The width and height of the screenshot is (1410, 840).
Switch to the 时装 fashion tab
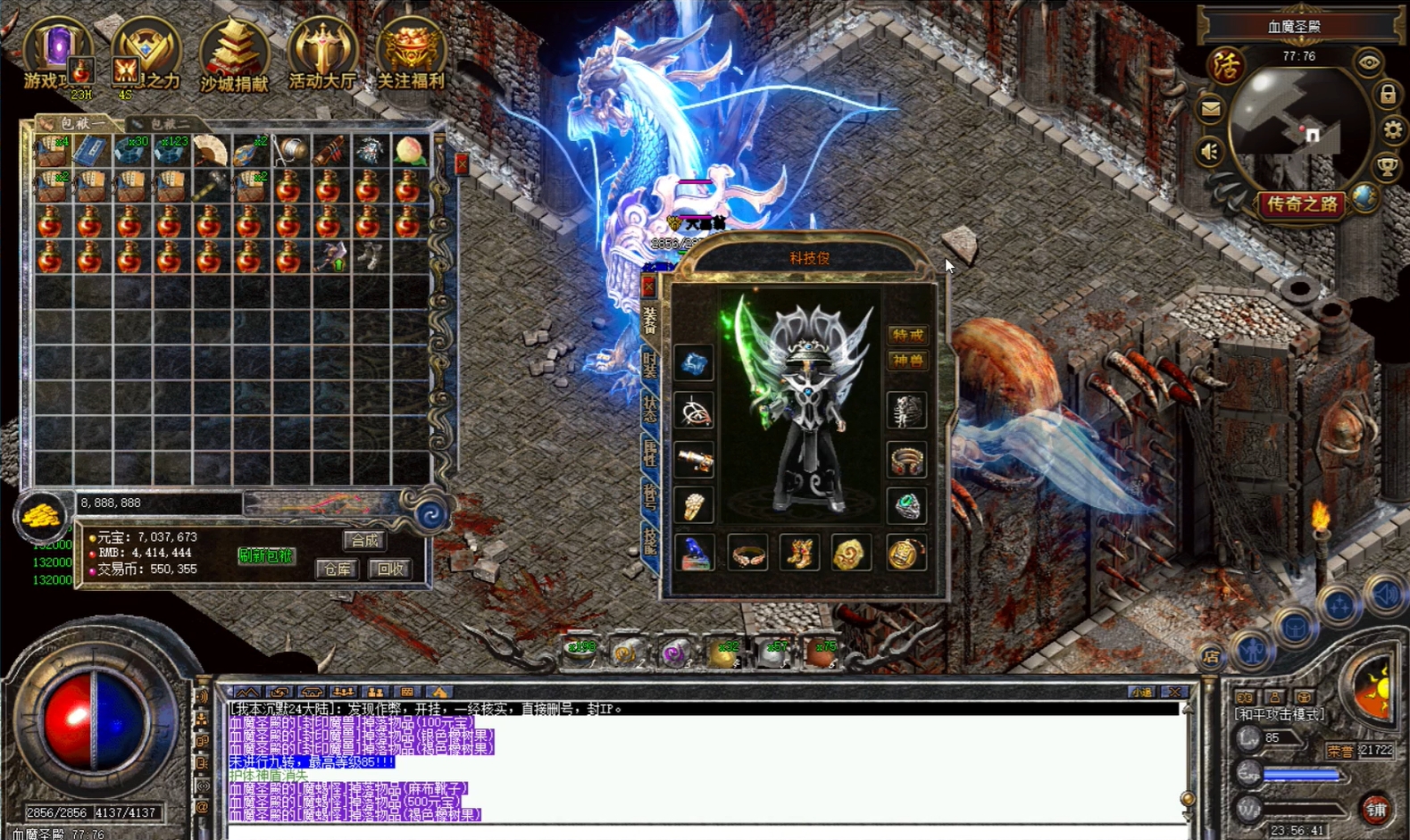[650, 366]
